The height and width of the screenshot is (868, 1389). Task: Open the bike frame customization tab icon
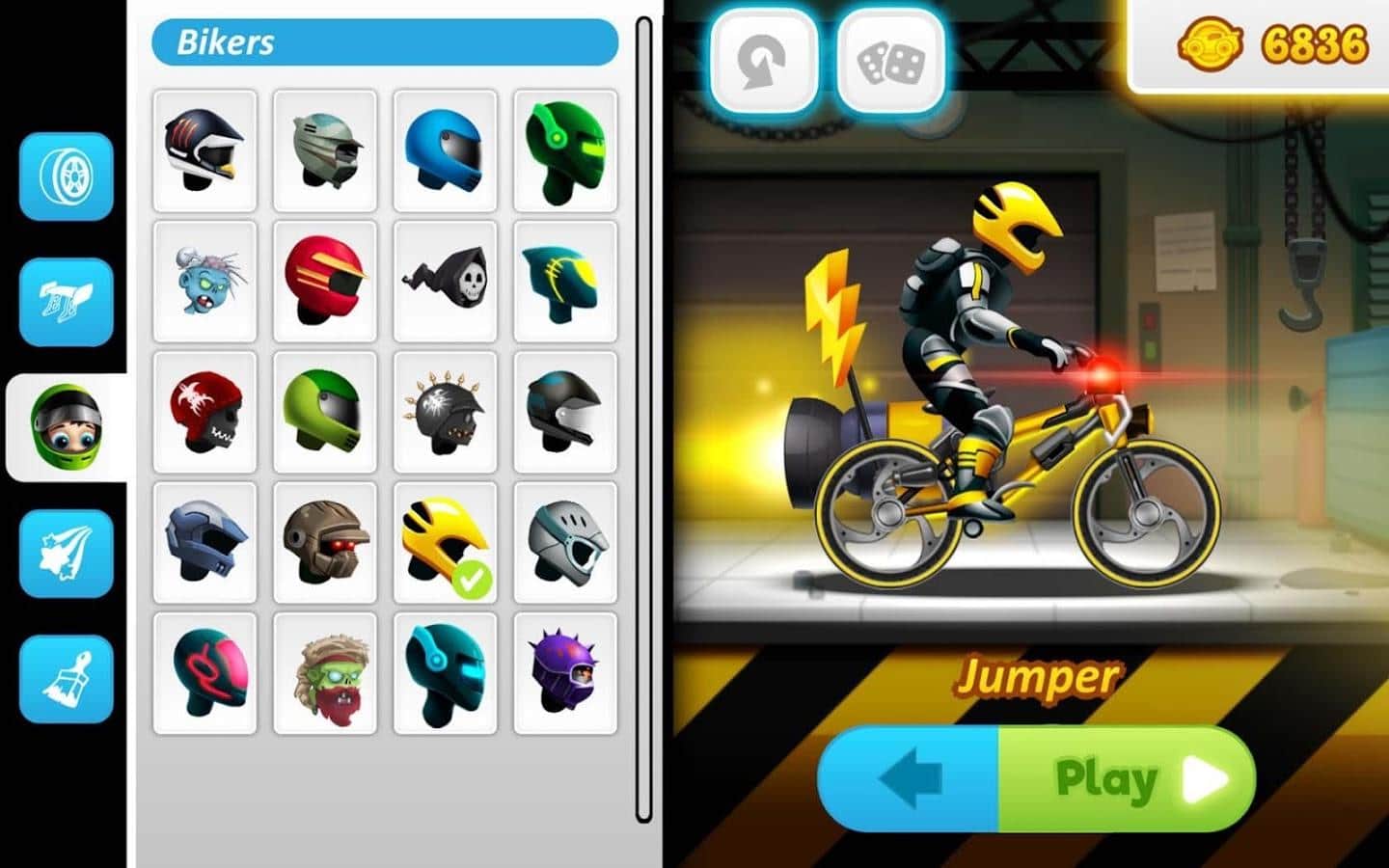65,304
